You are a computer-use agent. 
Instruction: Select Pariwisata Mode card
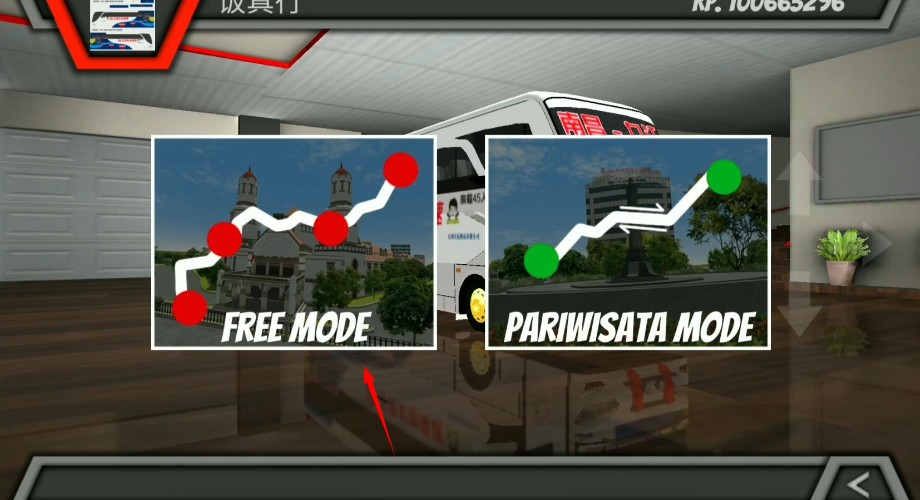point(628,242)
